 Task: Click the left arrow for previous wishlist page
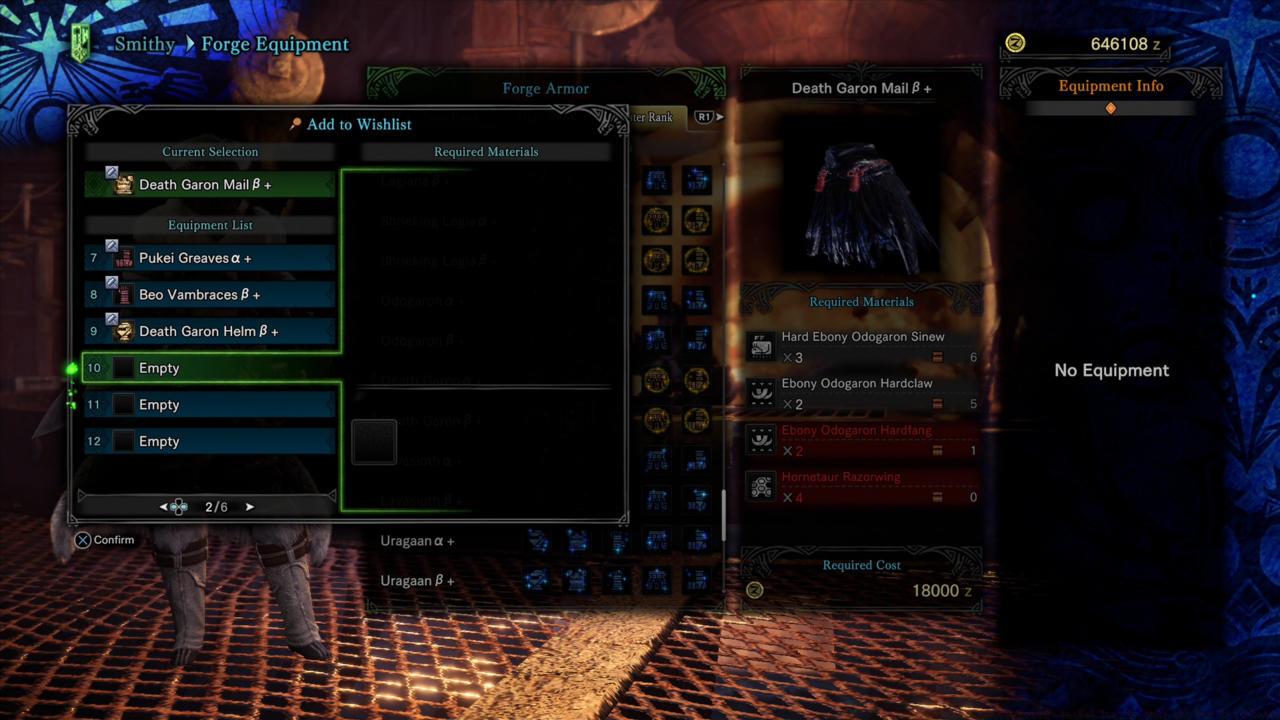point(165,506)
